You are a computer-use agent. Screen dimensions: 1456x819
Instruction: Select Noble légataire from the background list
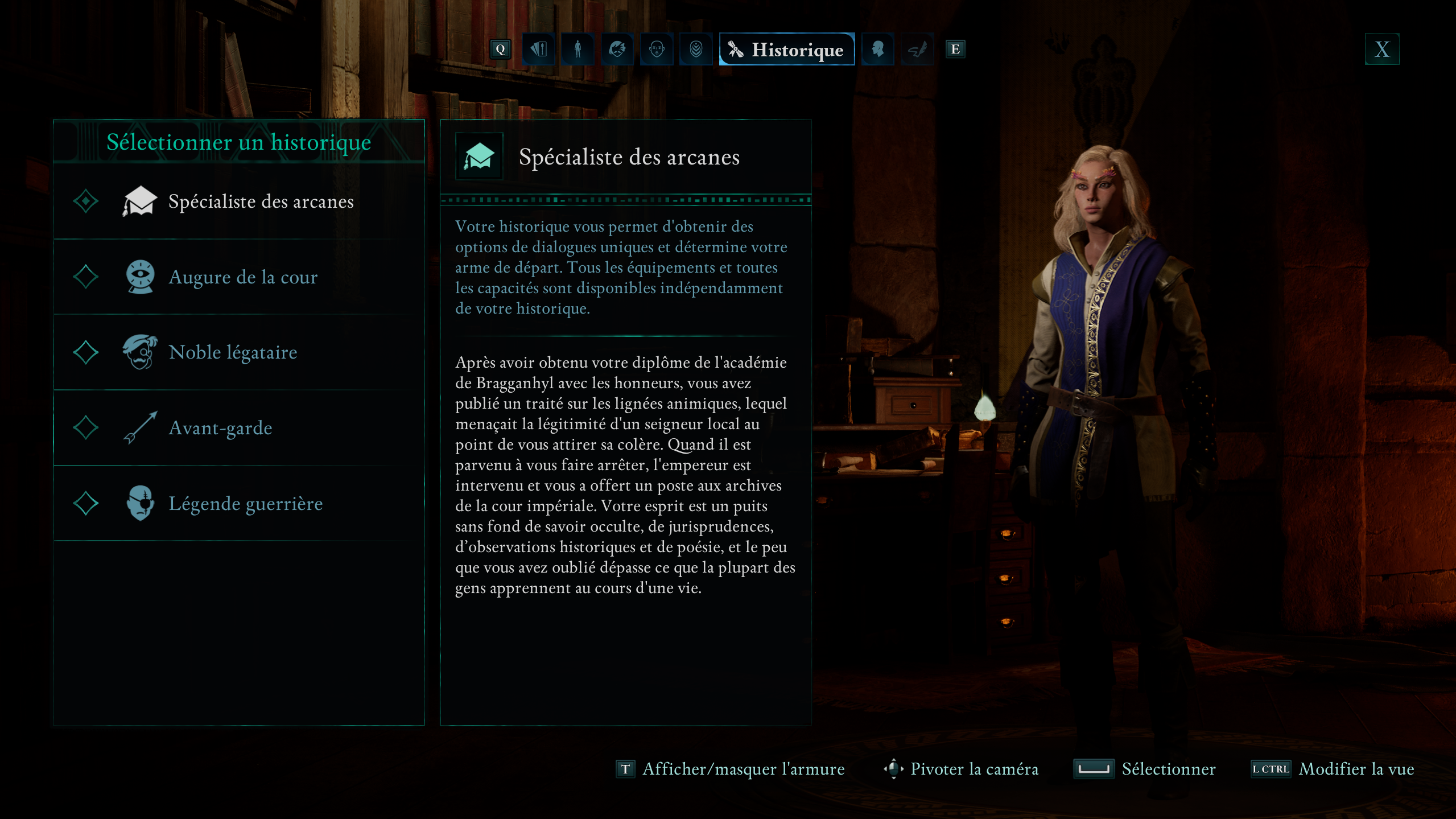click(232, 352)
